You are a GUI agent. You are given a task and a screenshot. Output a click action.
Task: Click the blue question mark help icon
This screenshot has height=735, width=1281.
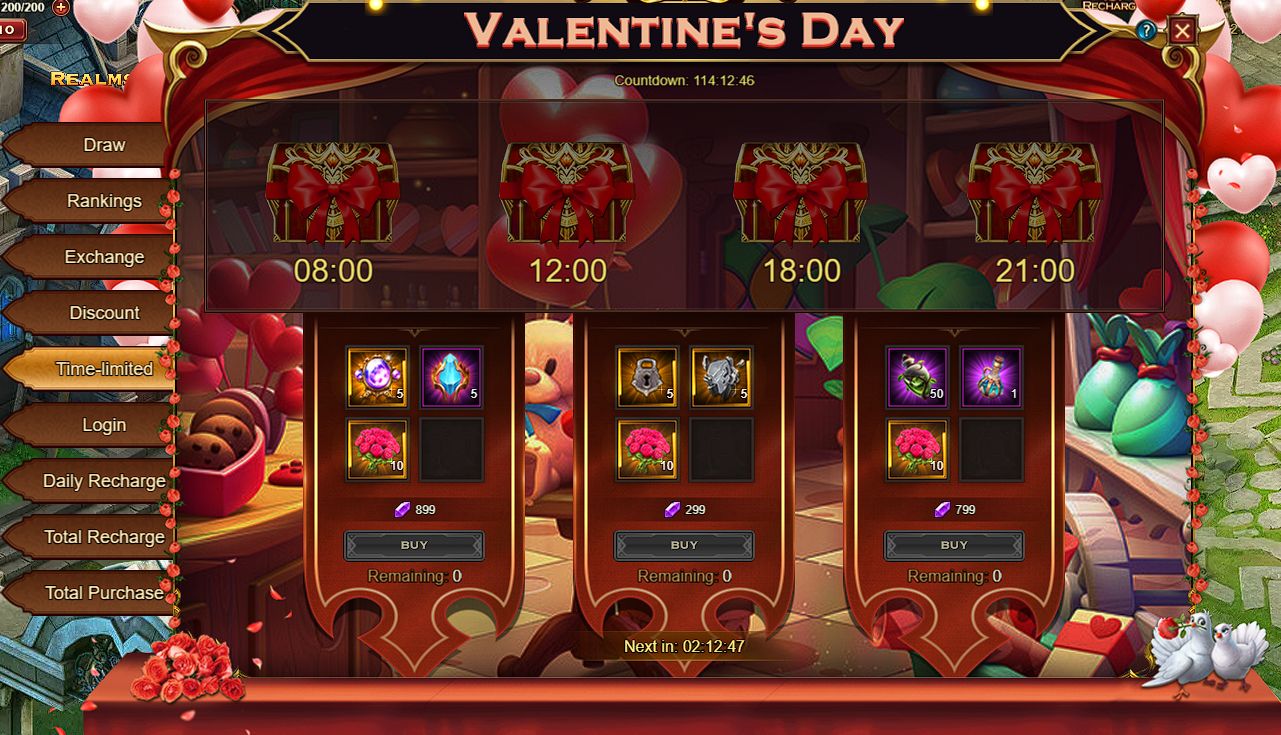point(1146,31)
